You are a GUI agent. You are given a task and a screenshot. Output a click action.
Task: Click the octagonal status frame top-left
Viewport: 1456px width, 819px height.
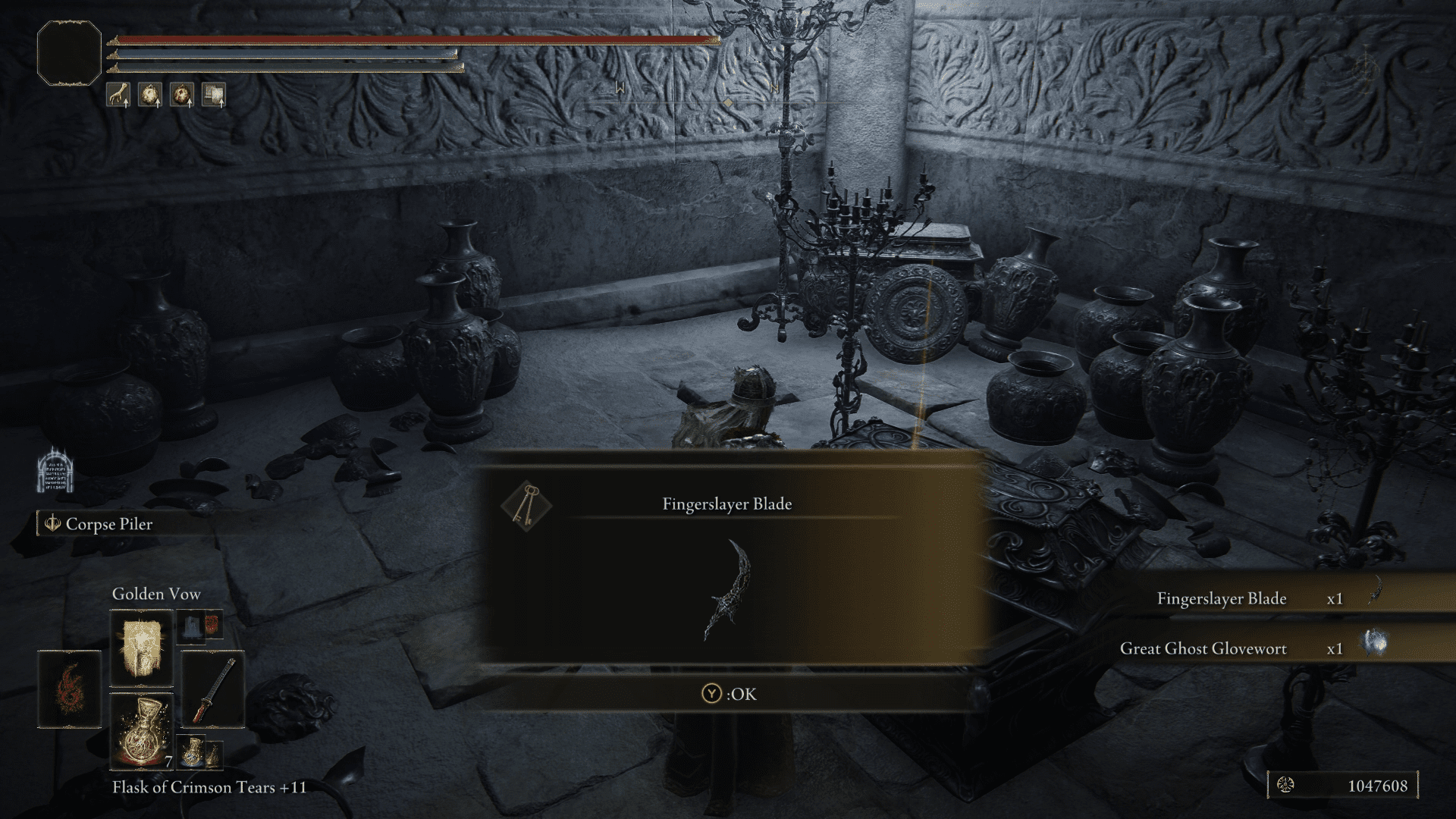[71, 51]
